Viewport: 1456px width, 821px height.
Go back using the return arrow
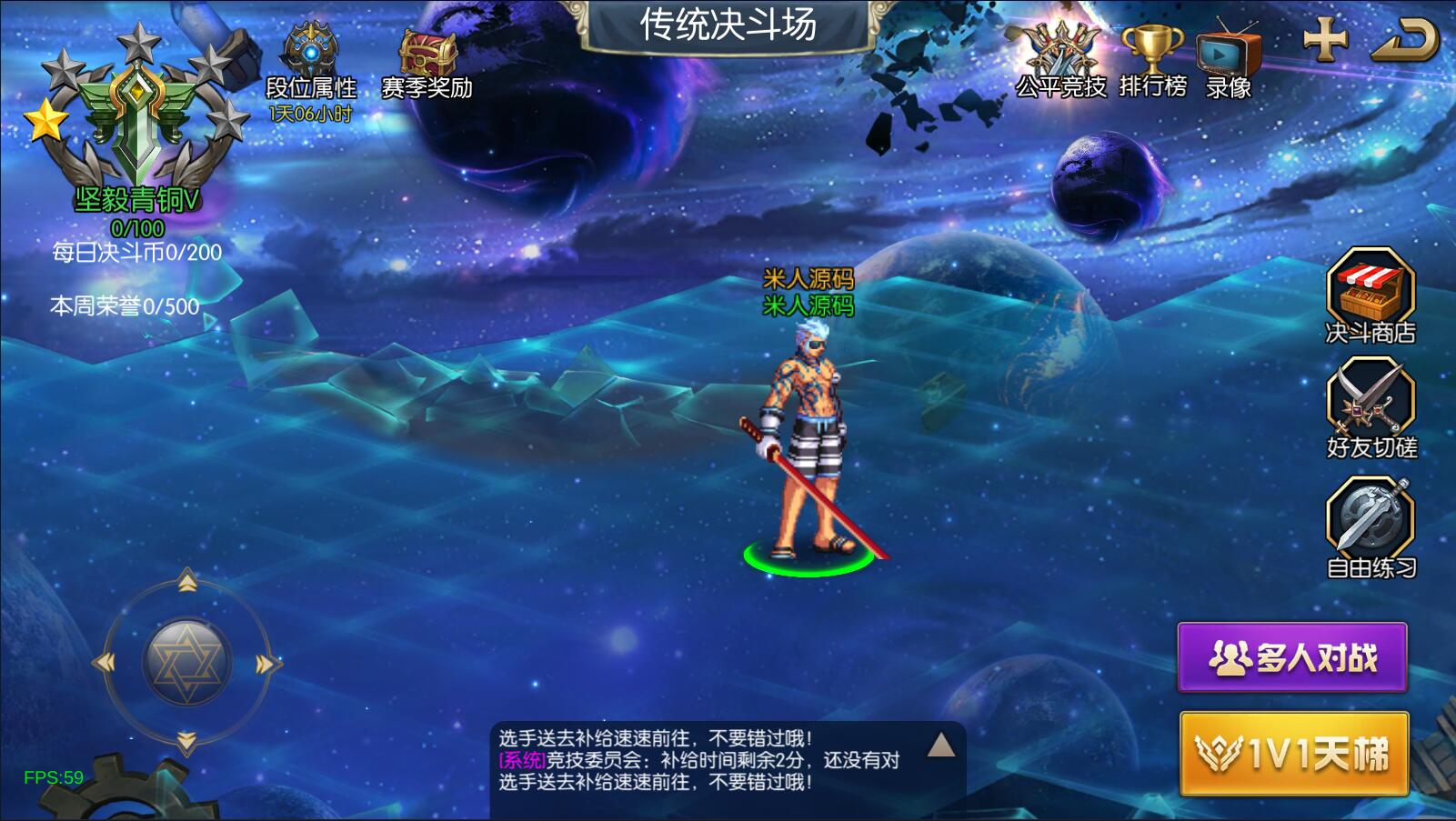[x=1404, y=40]
